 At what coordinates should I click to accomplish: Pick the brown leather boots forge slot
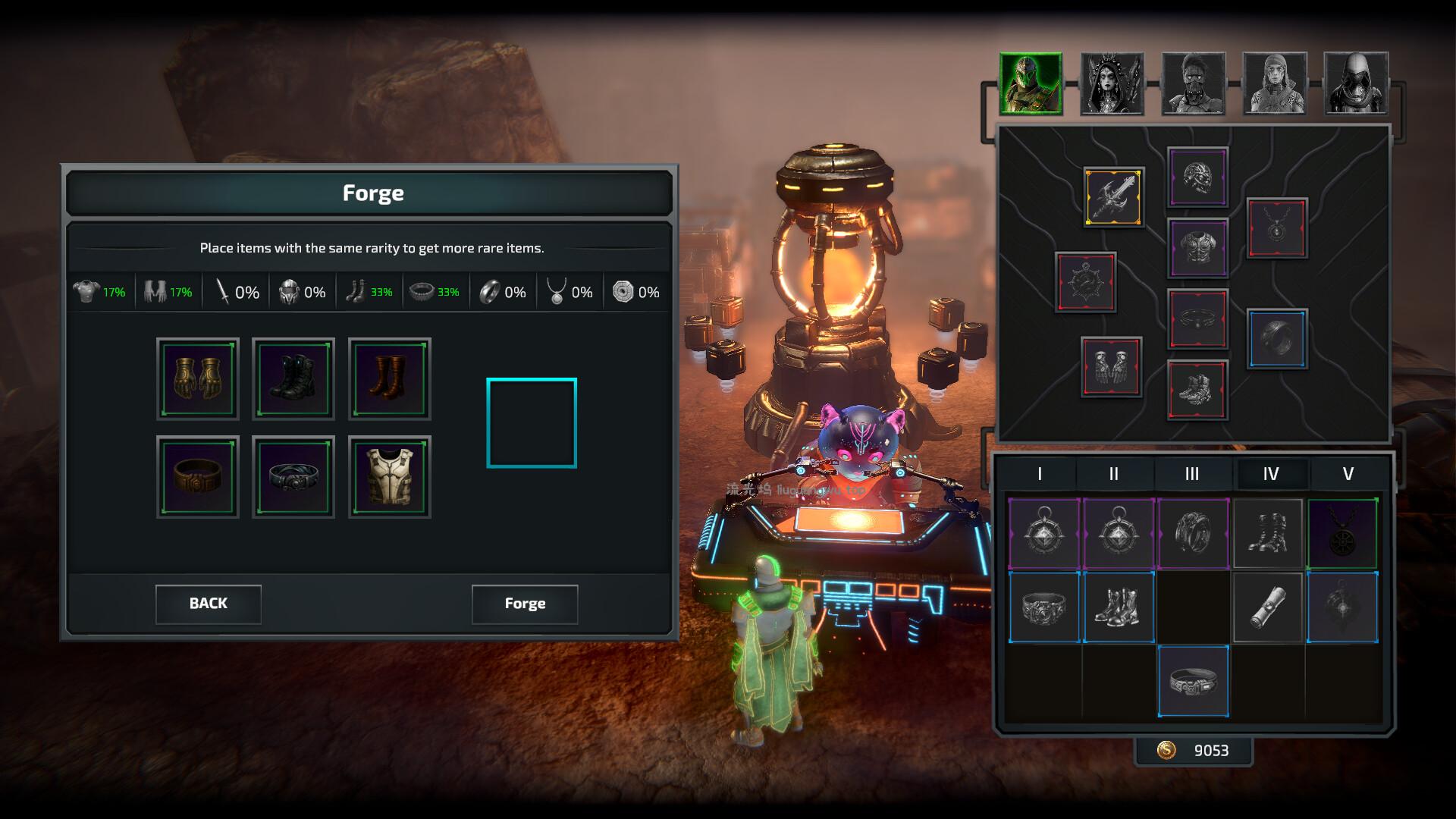[x=389, y=379]
